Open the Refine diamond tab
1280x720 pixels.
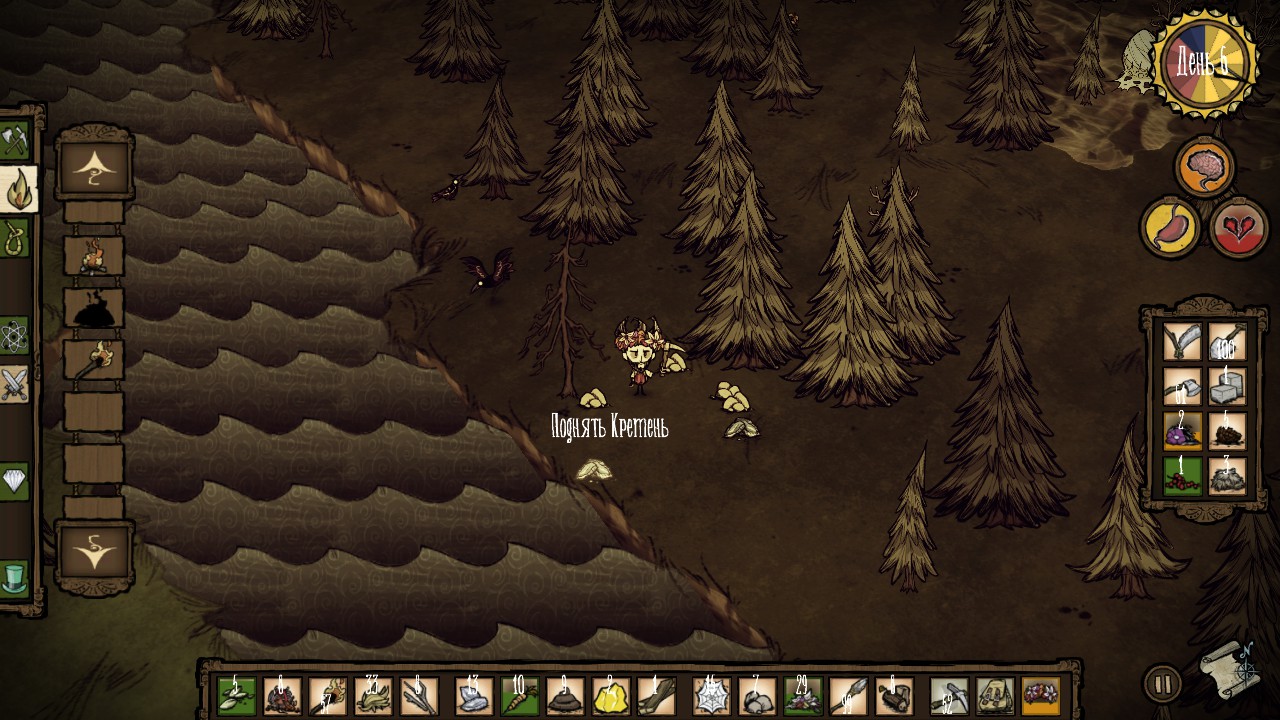tap(14, 481)
